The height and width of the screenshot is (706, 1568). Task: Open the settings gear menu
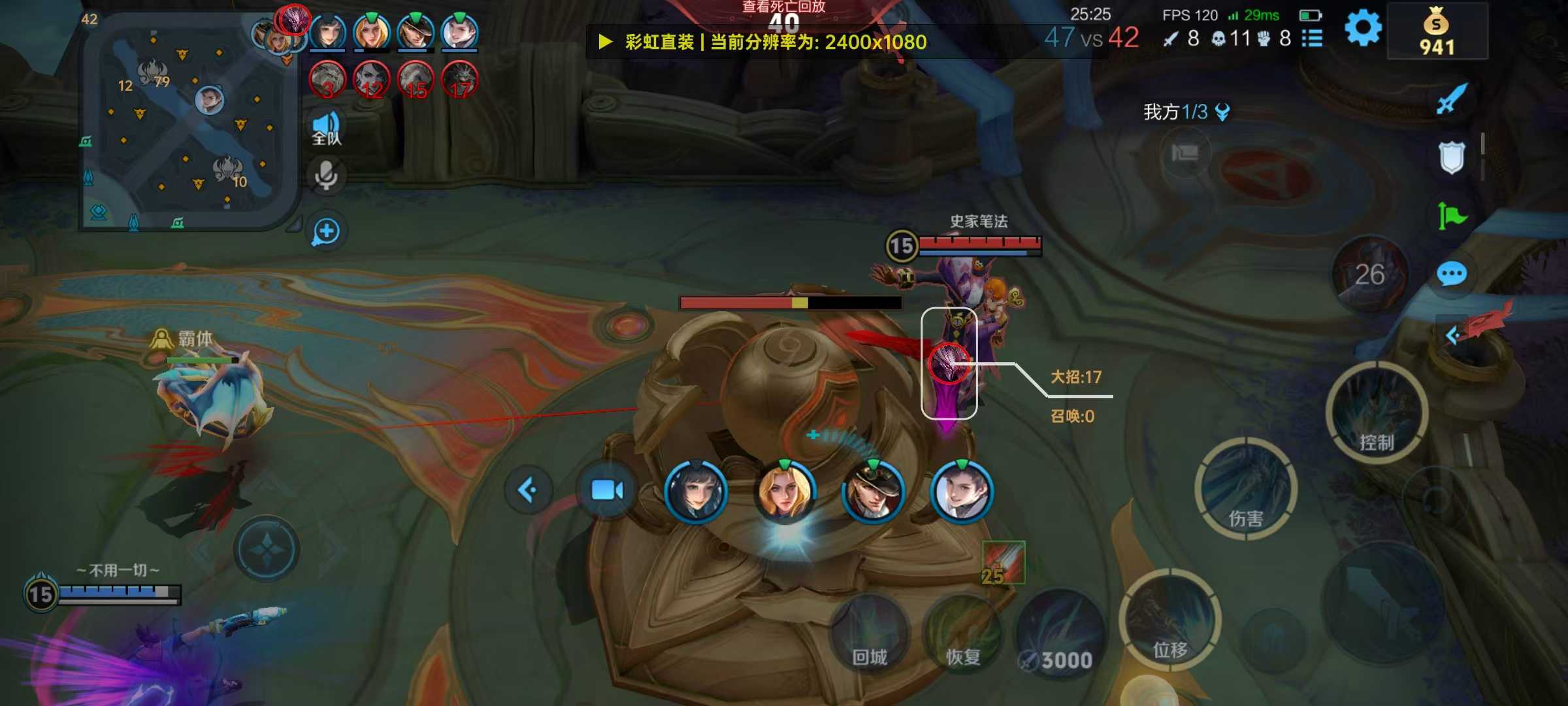tap(1363, 29)
